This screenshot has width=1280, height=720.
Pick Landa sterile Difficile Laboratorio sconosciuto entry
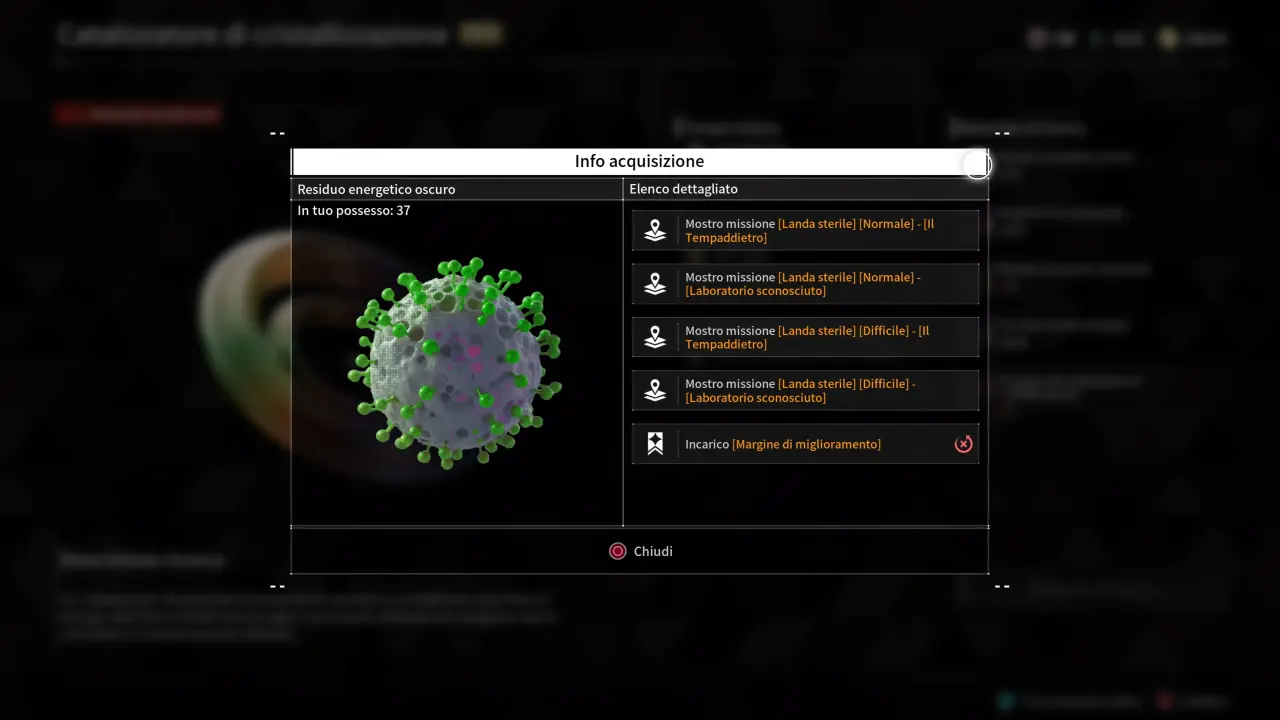click(805, 391)
